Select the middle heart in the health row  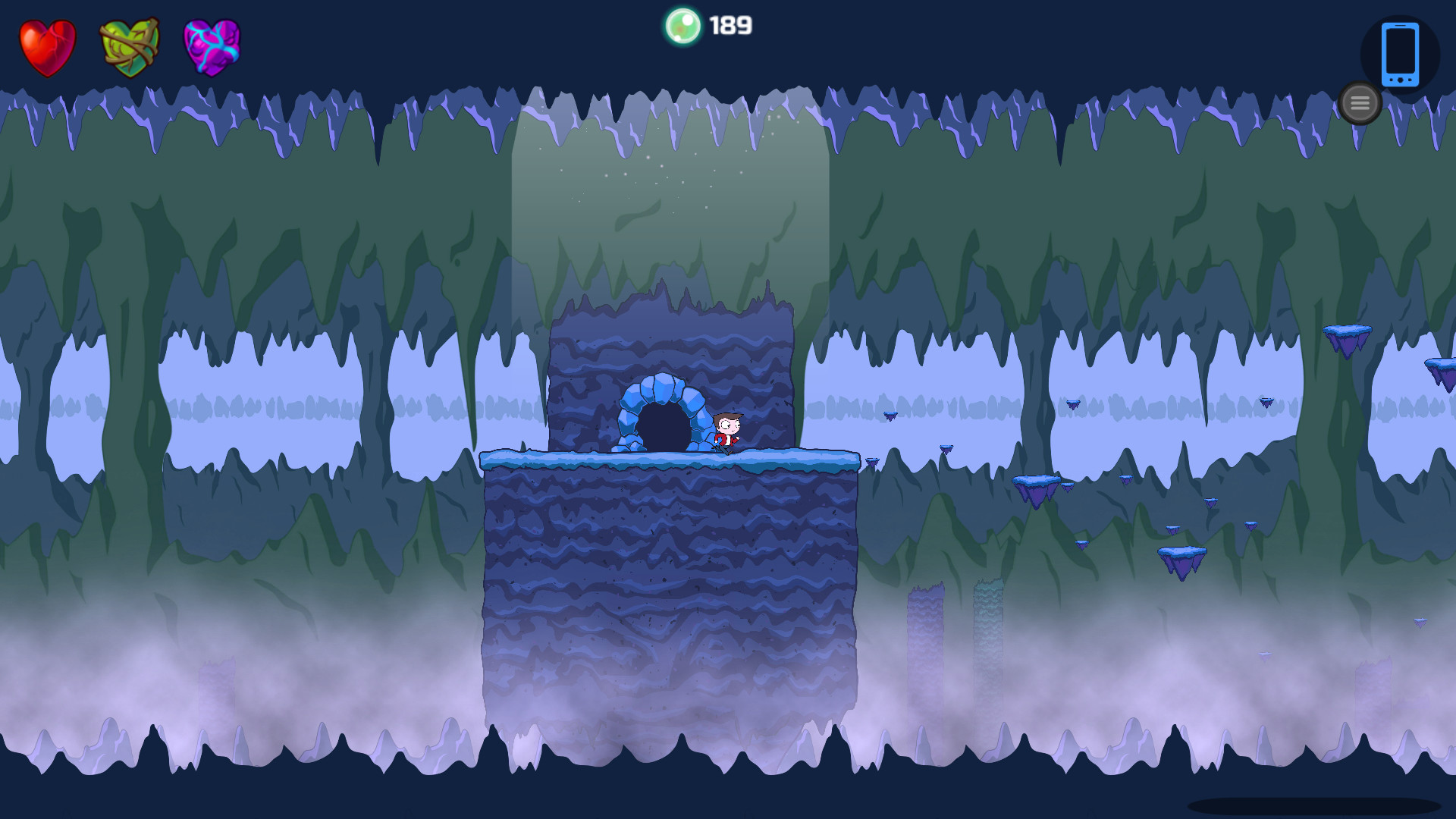point(129,47)
